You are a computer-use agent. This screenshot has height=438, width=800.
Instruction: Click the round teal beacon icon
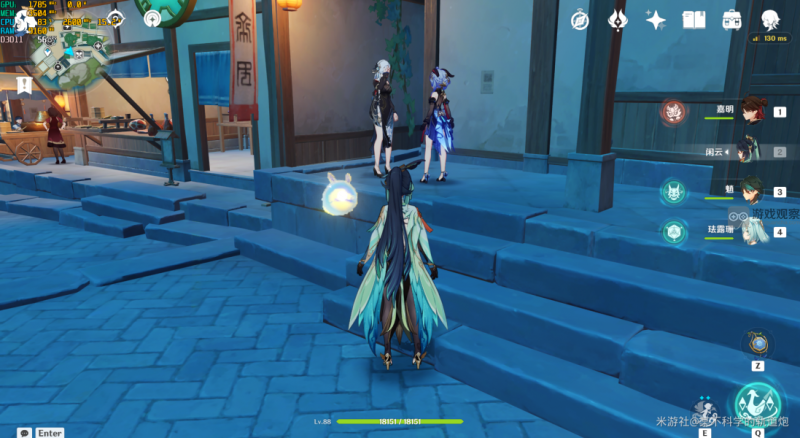pyautogui.click(x=152, y=18)
